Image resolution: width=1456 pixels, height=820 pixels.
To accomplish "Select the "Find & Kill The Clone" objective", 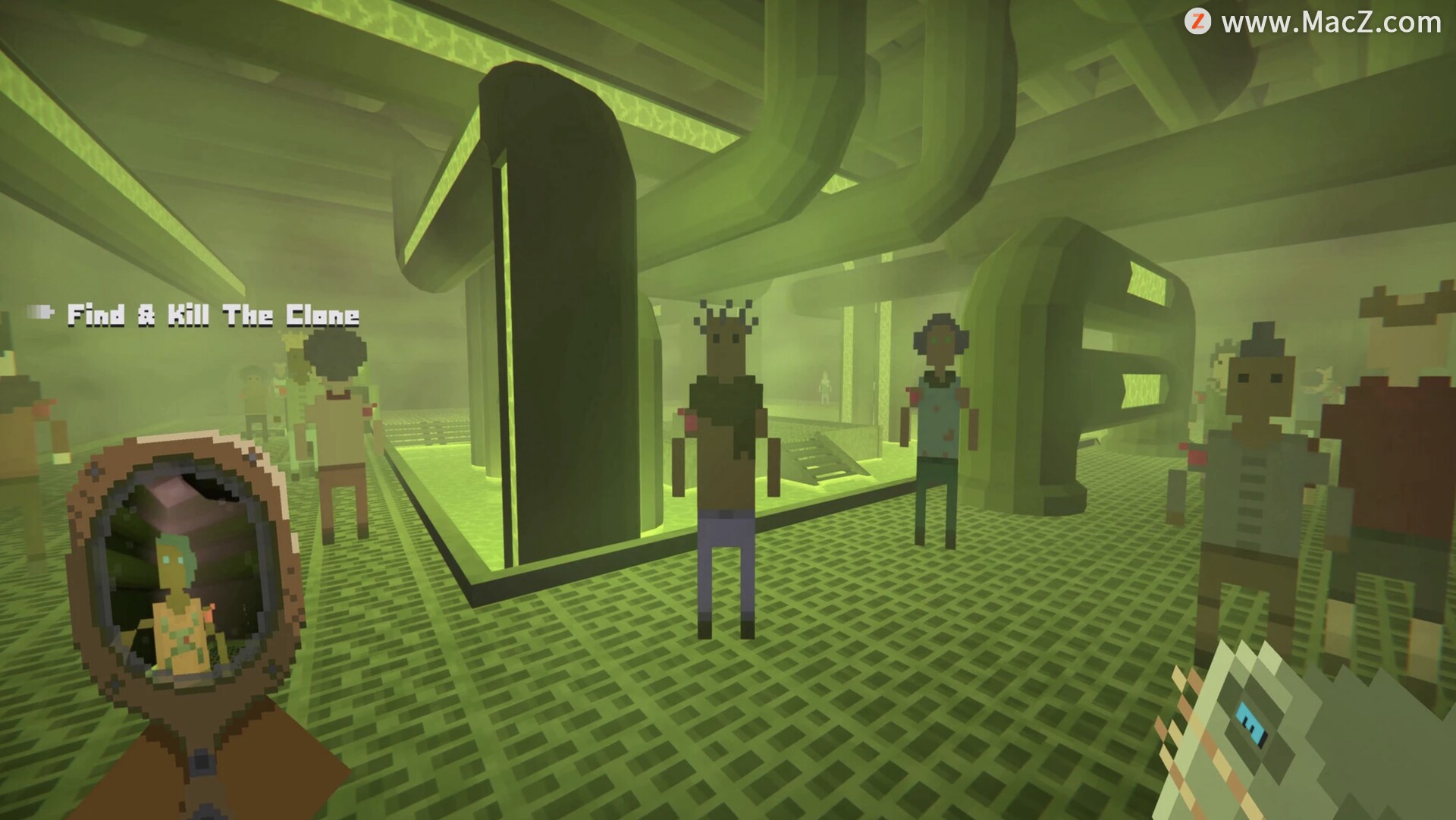I will (x=212, y=315).
